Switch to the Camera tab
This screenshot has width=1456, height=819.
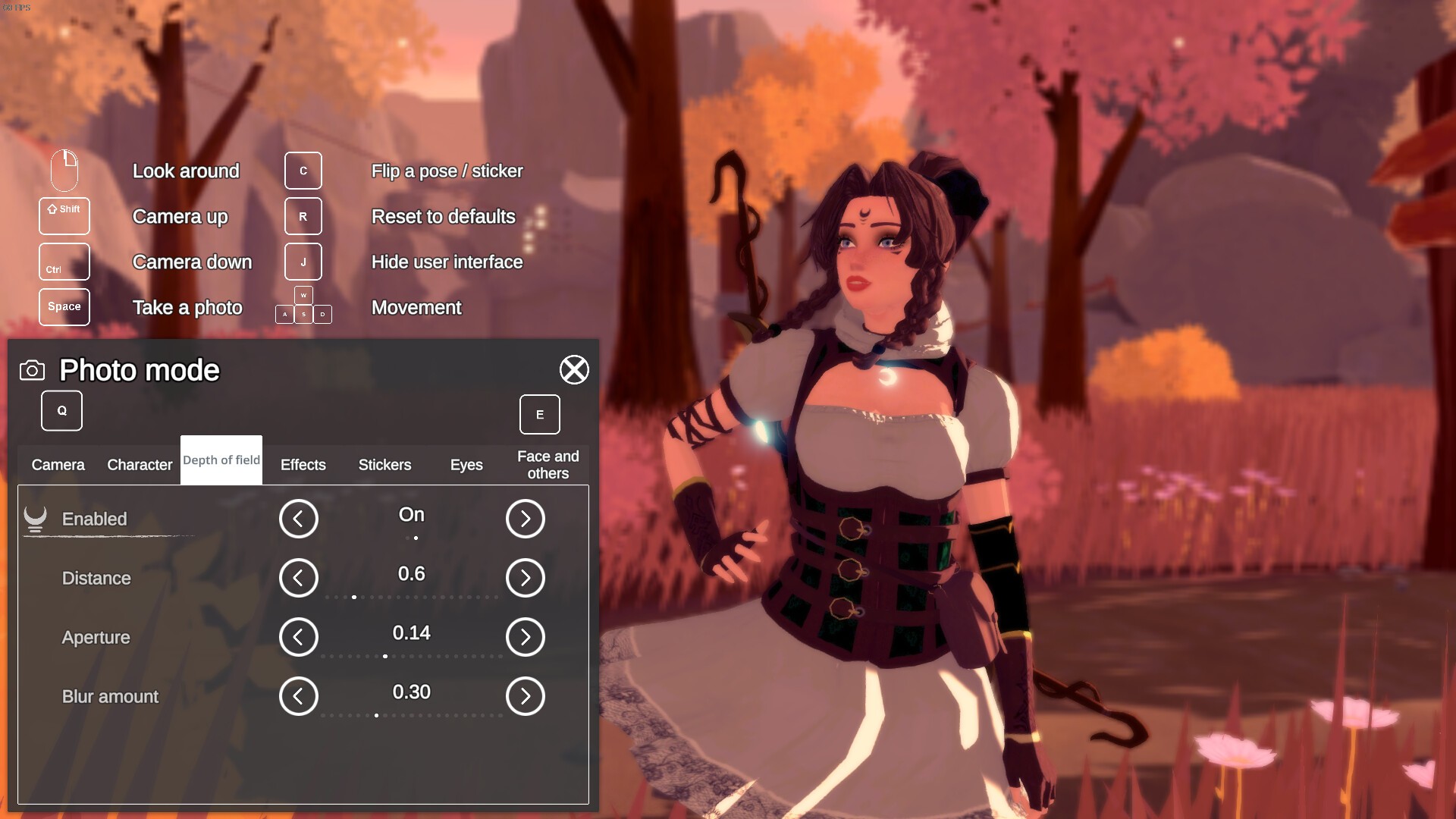pyautogui.click(x=58, y=465)
